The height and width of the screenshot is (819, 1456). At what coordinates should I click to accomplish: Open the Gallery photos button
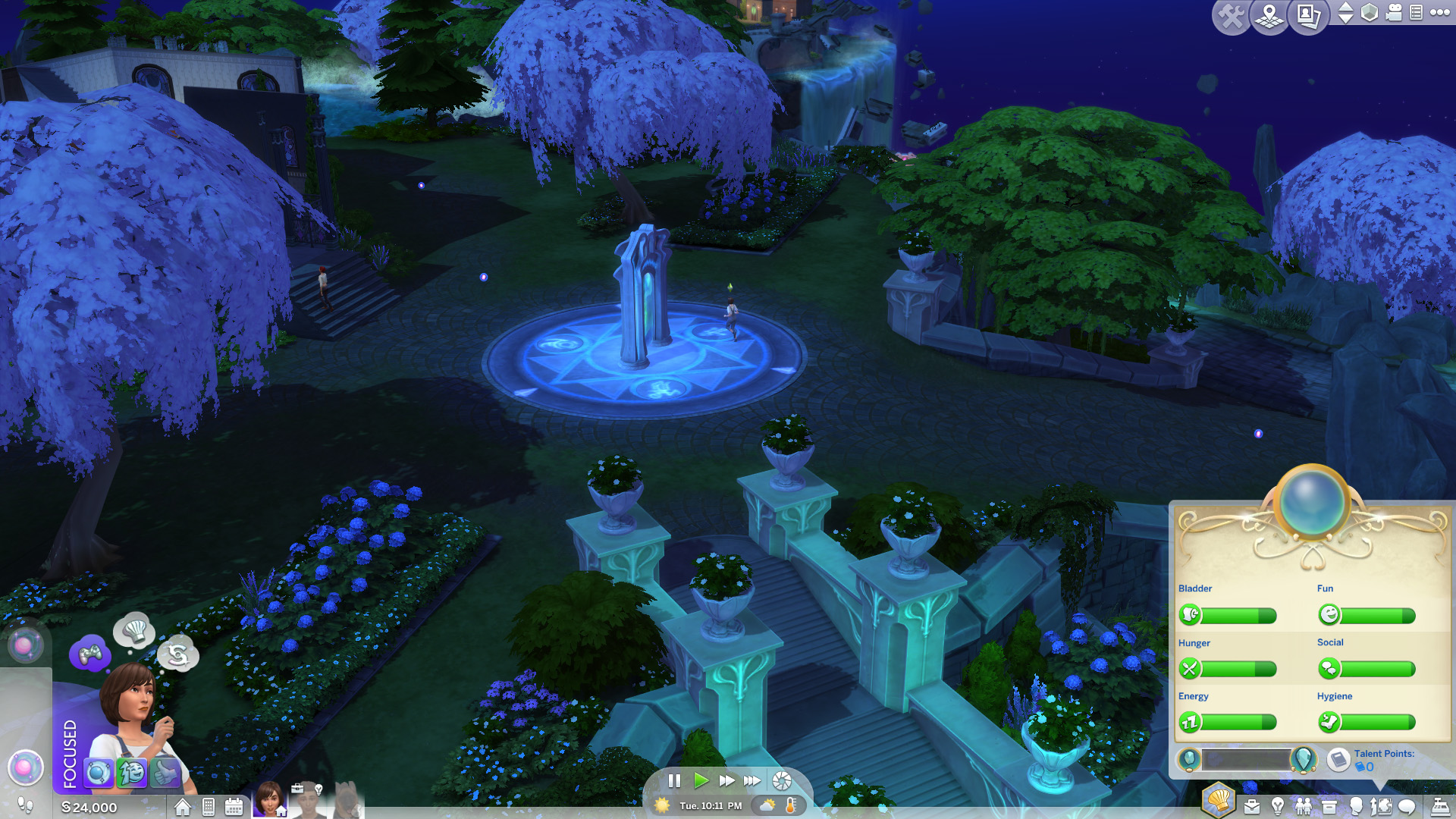click(x=1309, y=17)
